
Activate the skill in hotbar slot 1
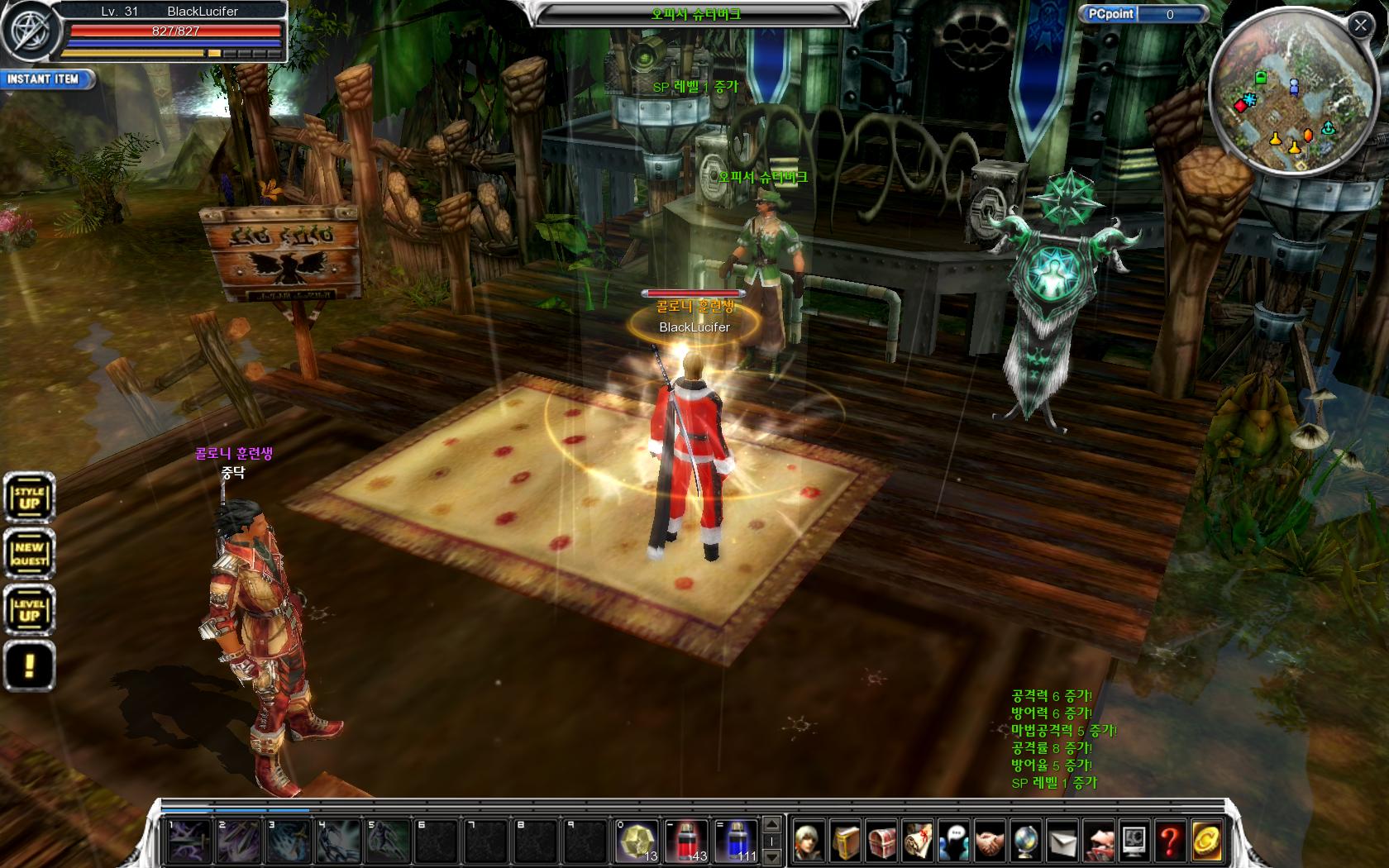coord(189,841)
